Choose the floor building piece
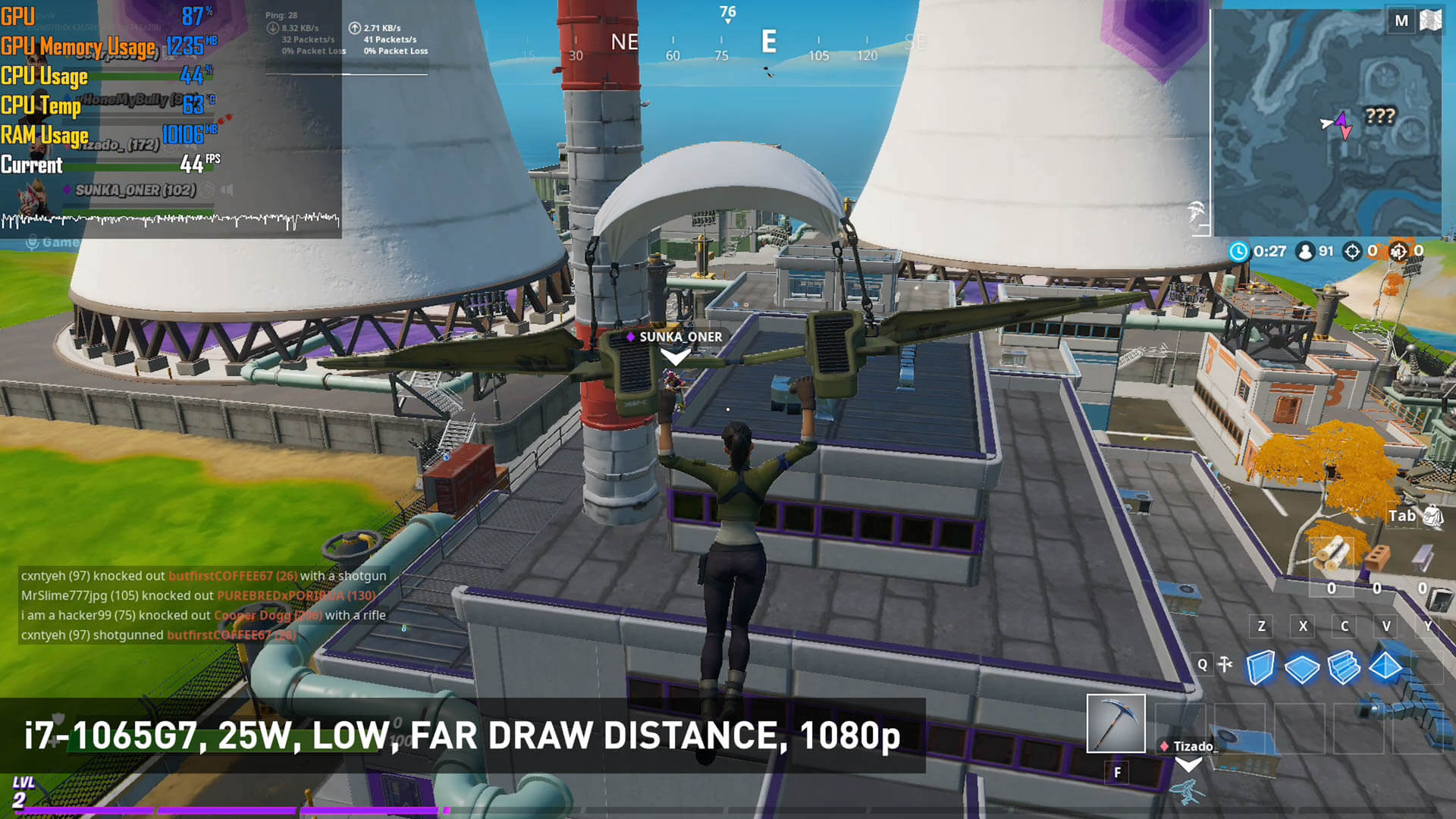 coord(1302,669)
